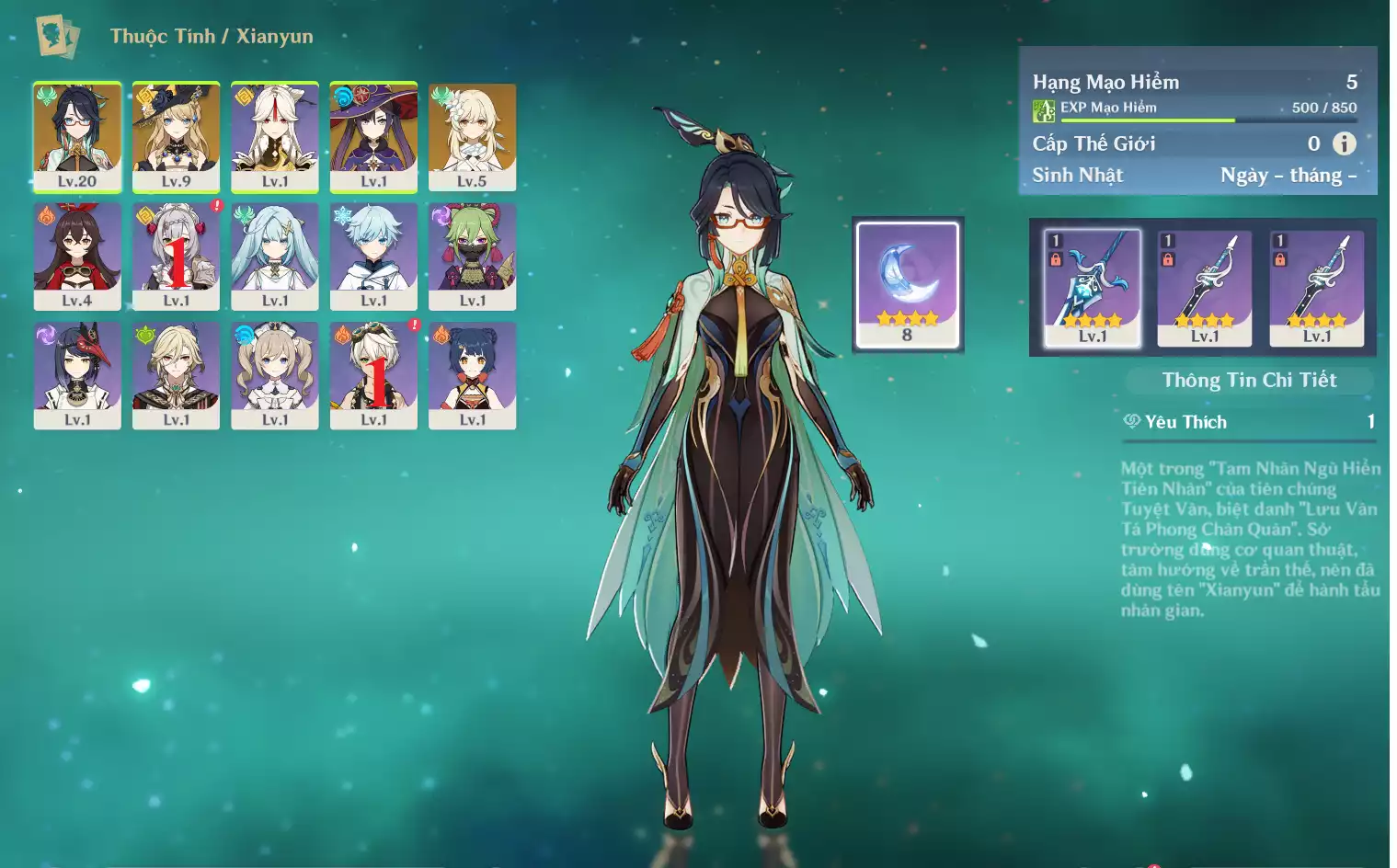Viewport: 1397px width, 868px height.
Task: Select Kujou Sara's character card
Action: click(77, 374)
